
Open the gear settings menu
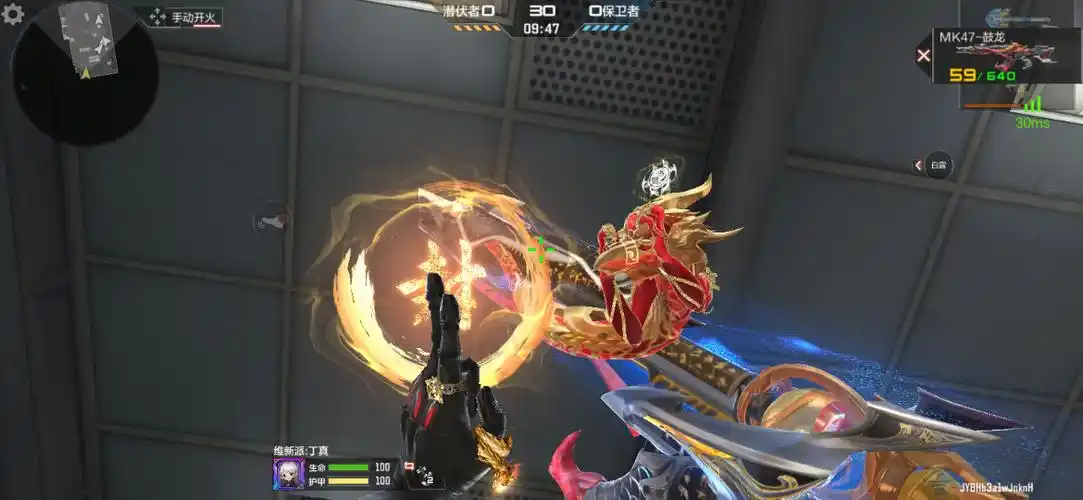13,14
